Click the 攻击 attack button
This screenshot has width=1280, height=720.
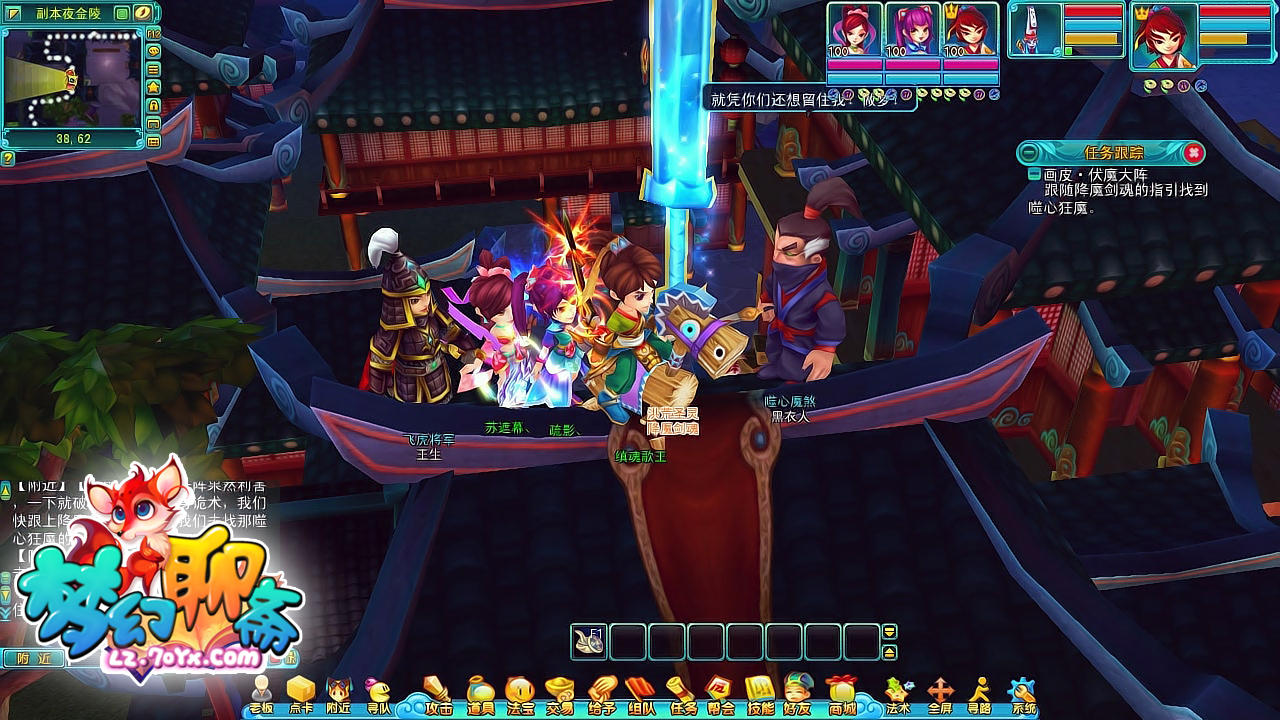(x=439, y=694)
